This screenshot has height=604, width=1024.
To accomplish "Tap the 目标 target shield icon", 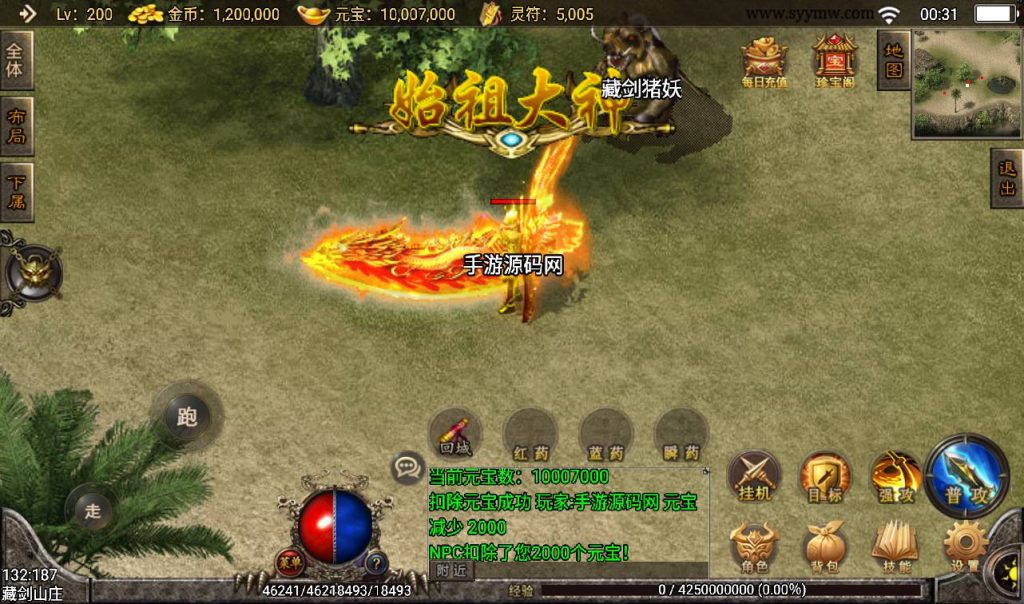I will point(825,475).
